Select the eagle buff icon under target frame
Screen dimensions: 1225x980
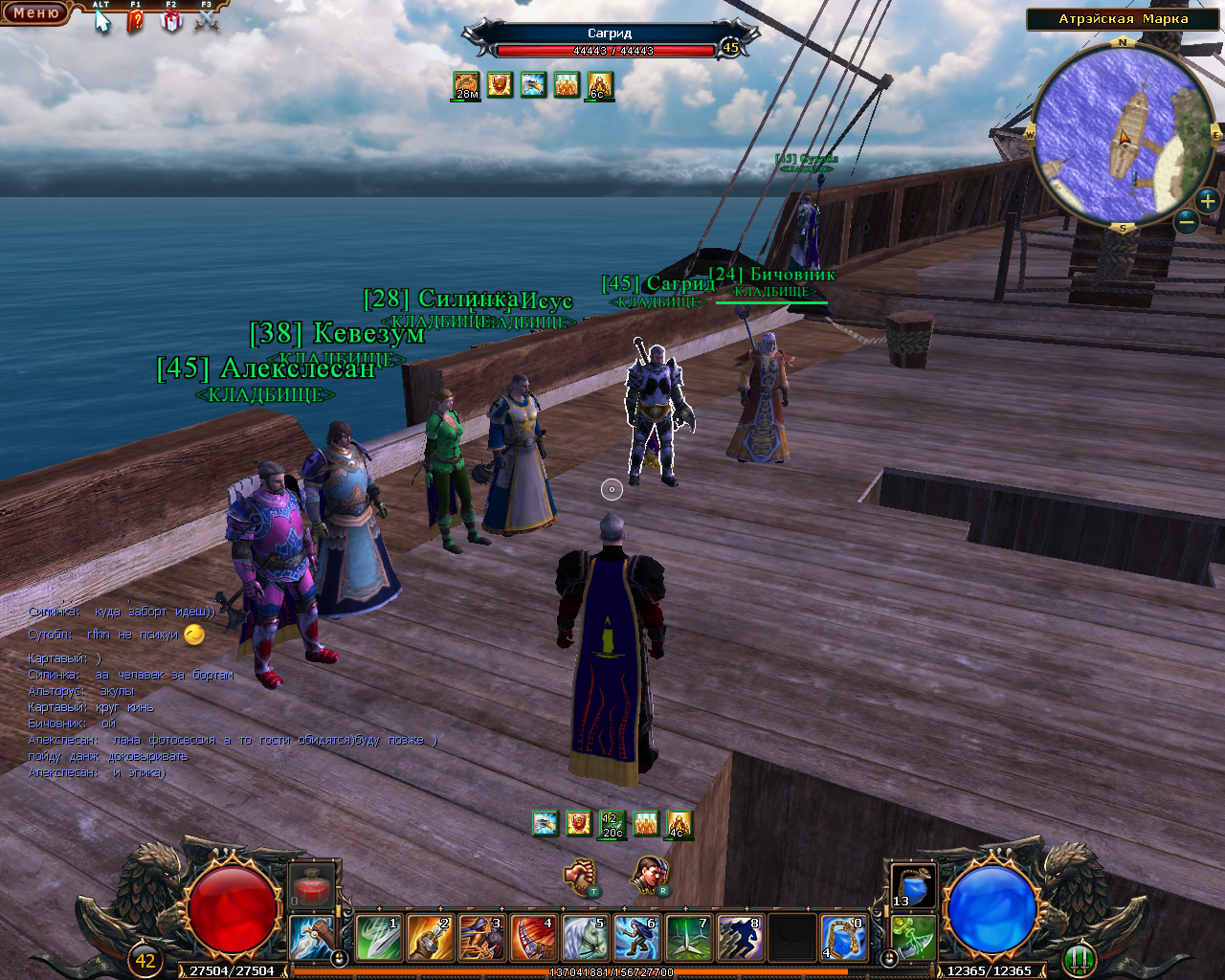533,84
